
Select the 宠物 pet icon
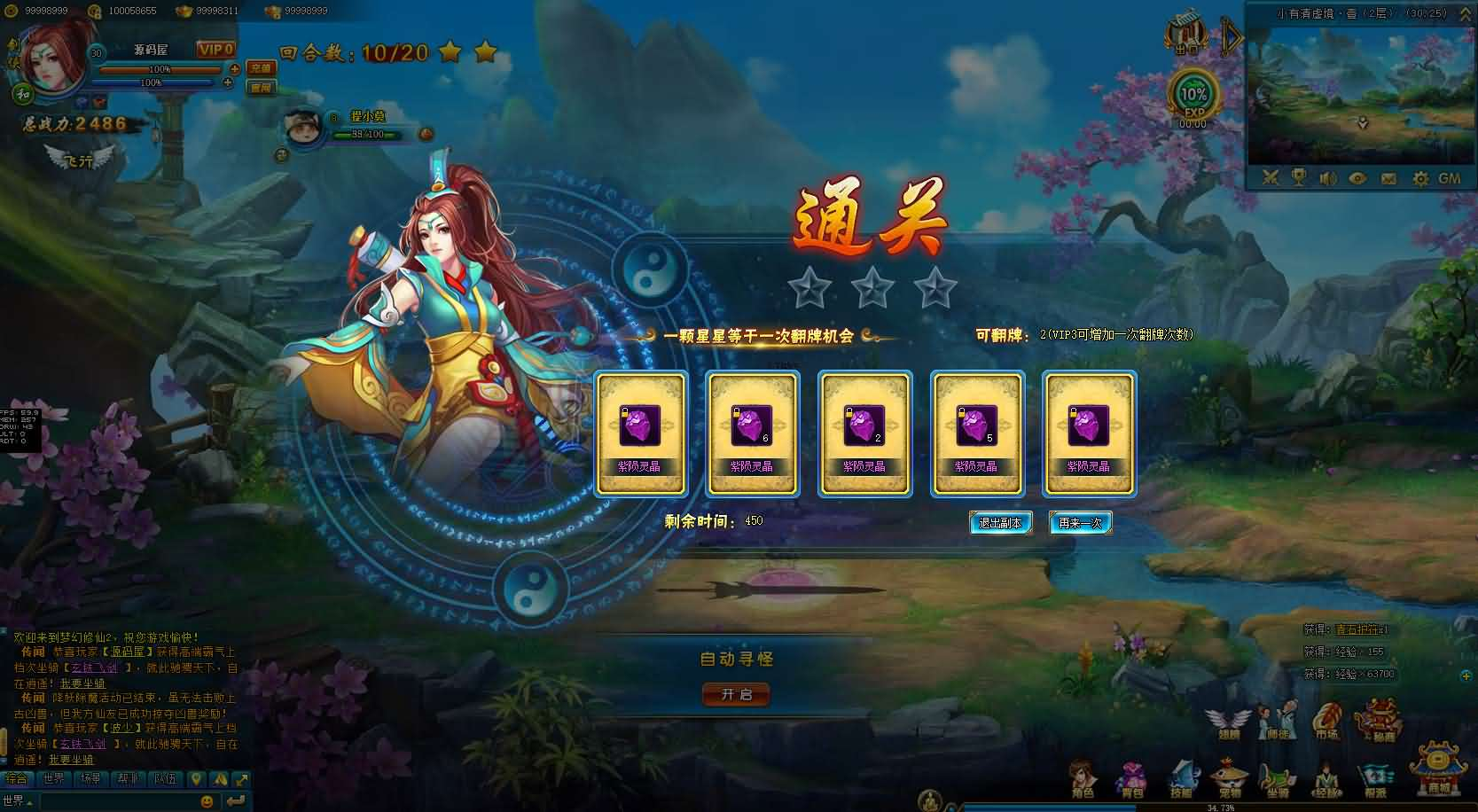click(x=1229, y=775)
